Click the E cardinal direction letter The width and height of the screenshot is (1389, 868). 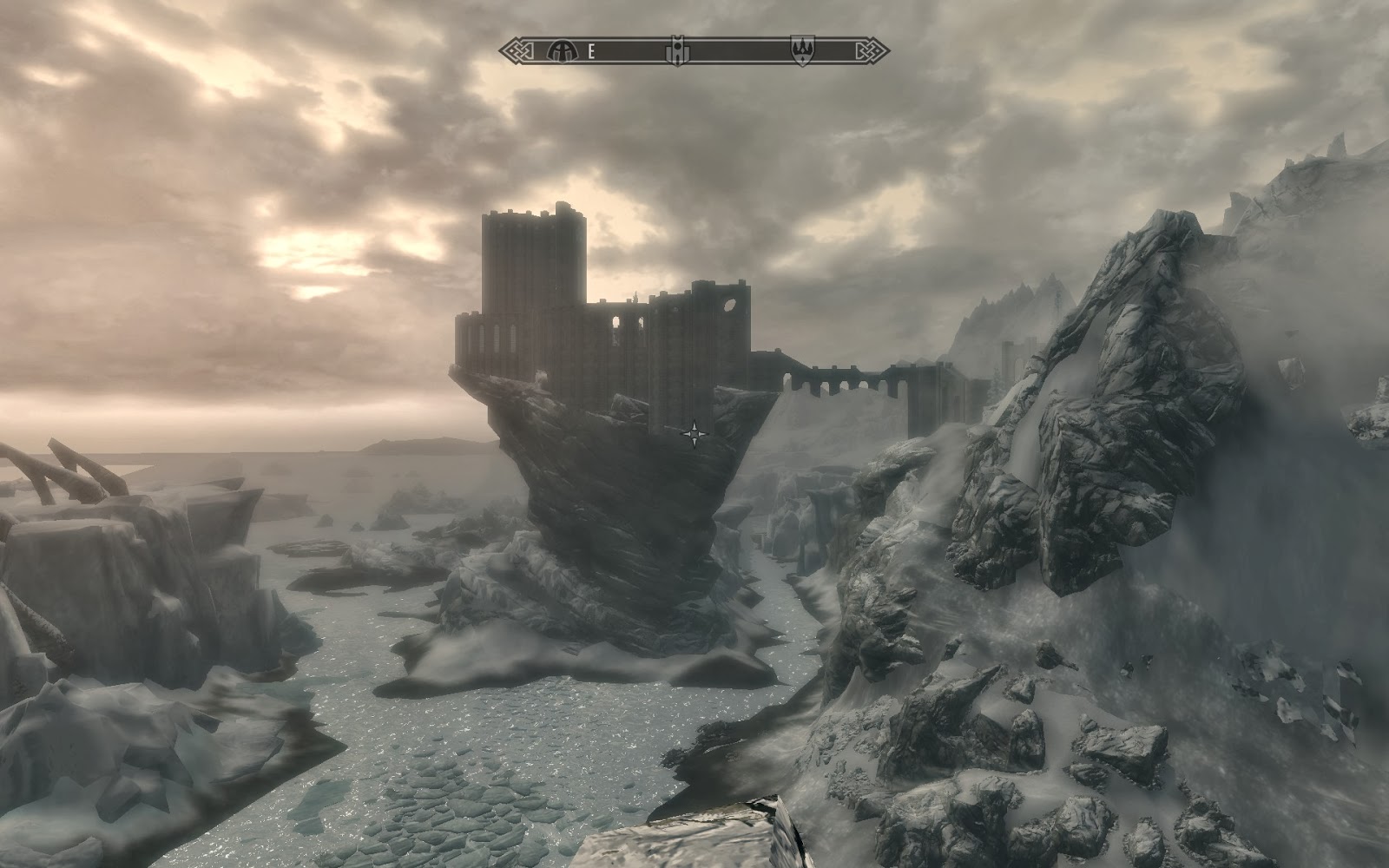(x=590, y=52)
